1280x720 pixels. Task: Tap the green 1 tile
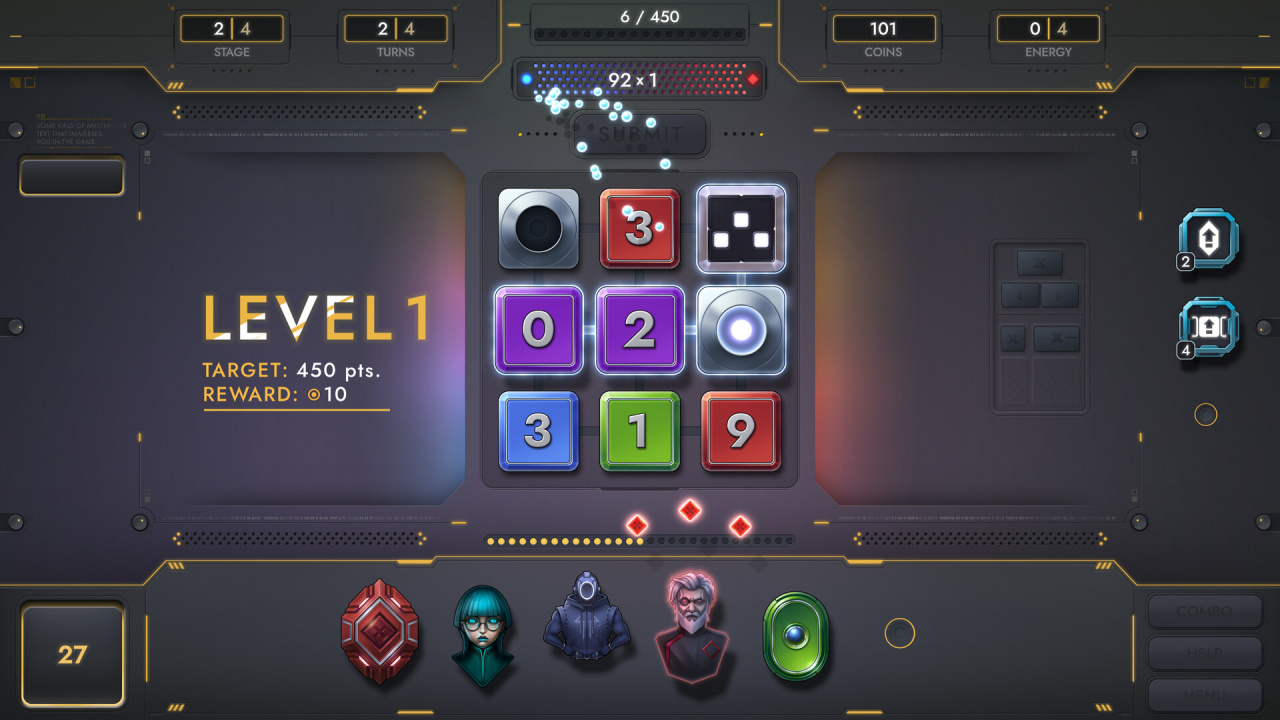point(639,430)
